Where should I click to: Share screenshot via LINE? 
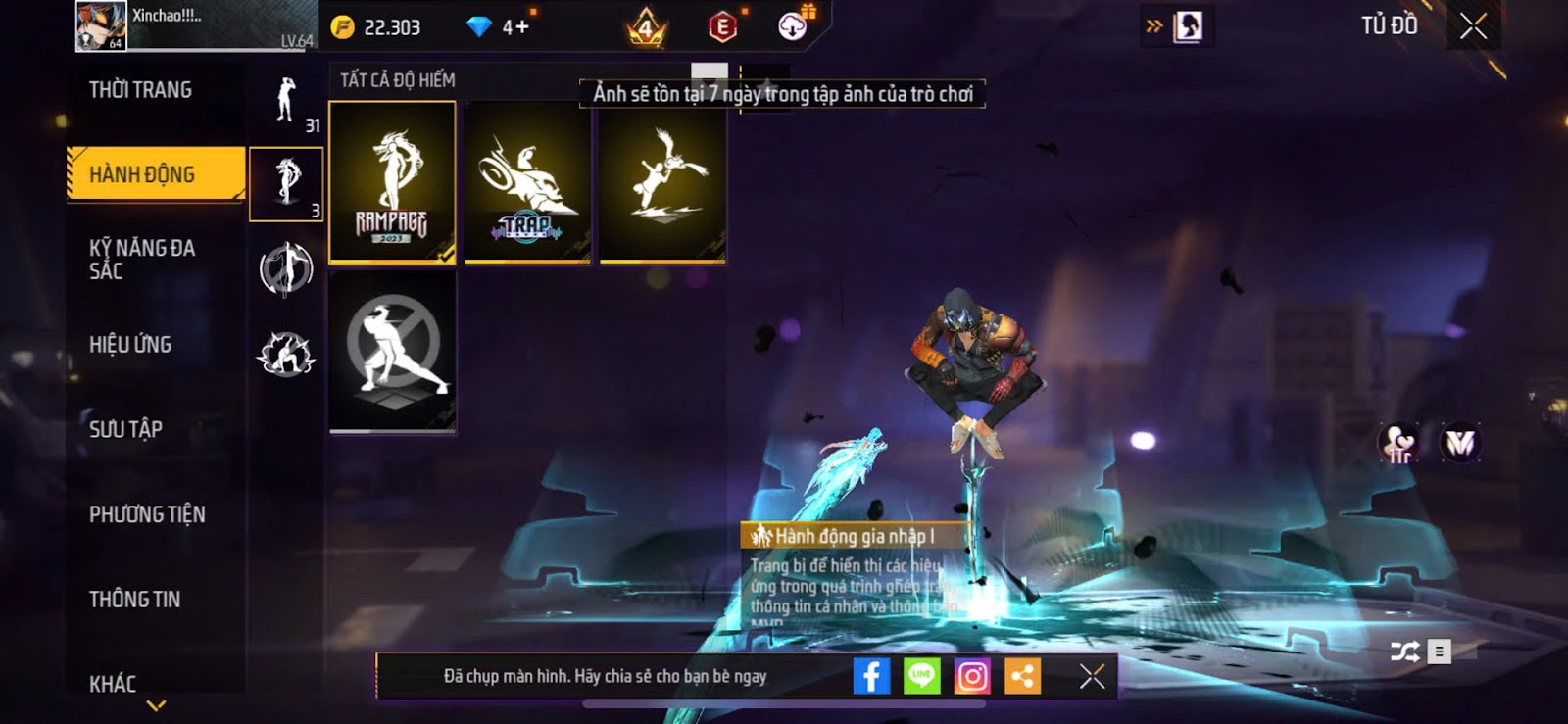point(921,676)
